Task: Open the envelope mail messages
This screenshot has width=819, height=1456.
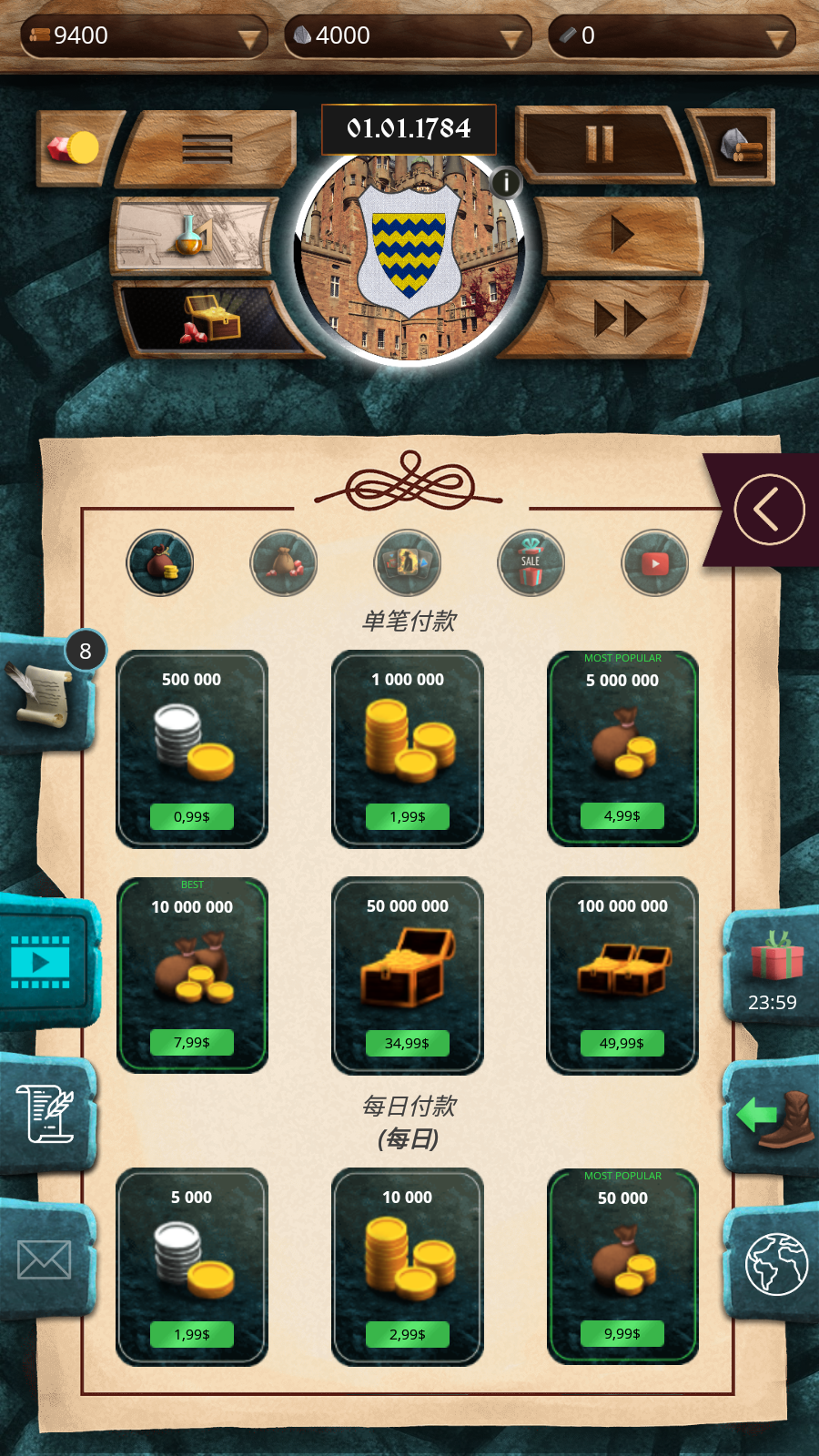Action: click(x=45, y=1260)
